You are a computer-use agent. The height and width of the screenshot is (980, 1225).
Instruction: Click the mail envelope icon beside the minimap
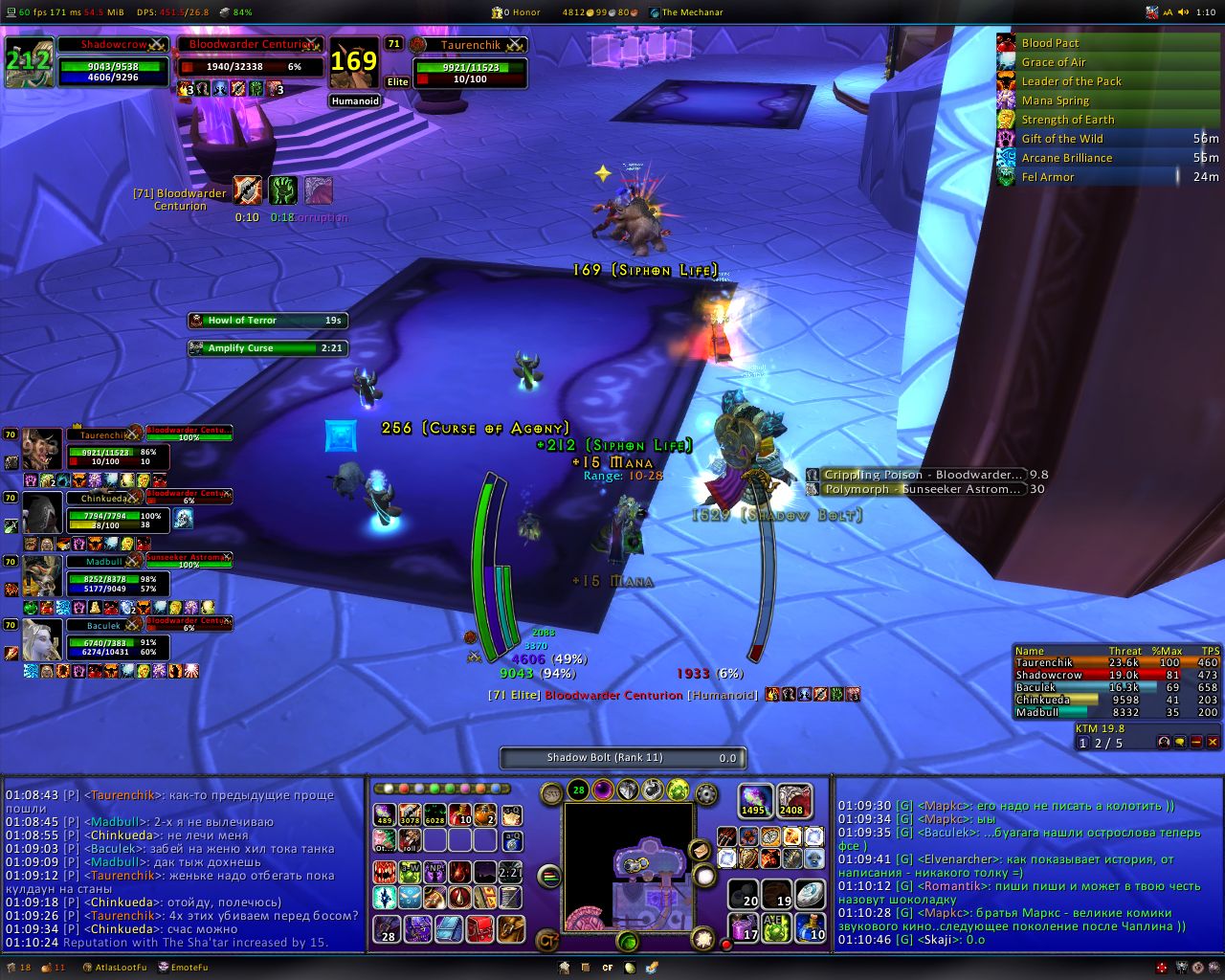tap(700, 850)
